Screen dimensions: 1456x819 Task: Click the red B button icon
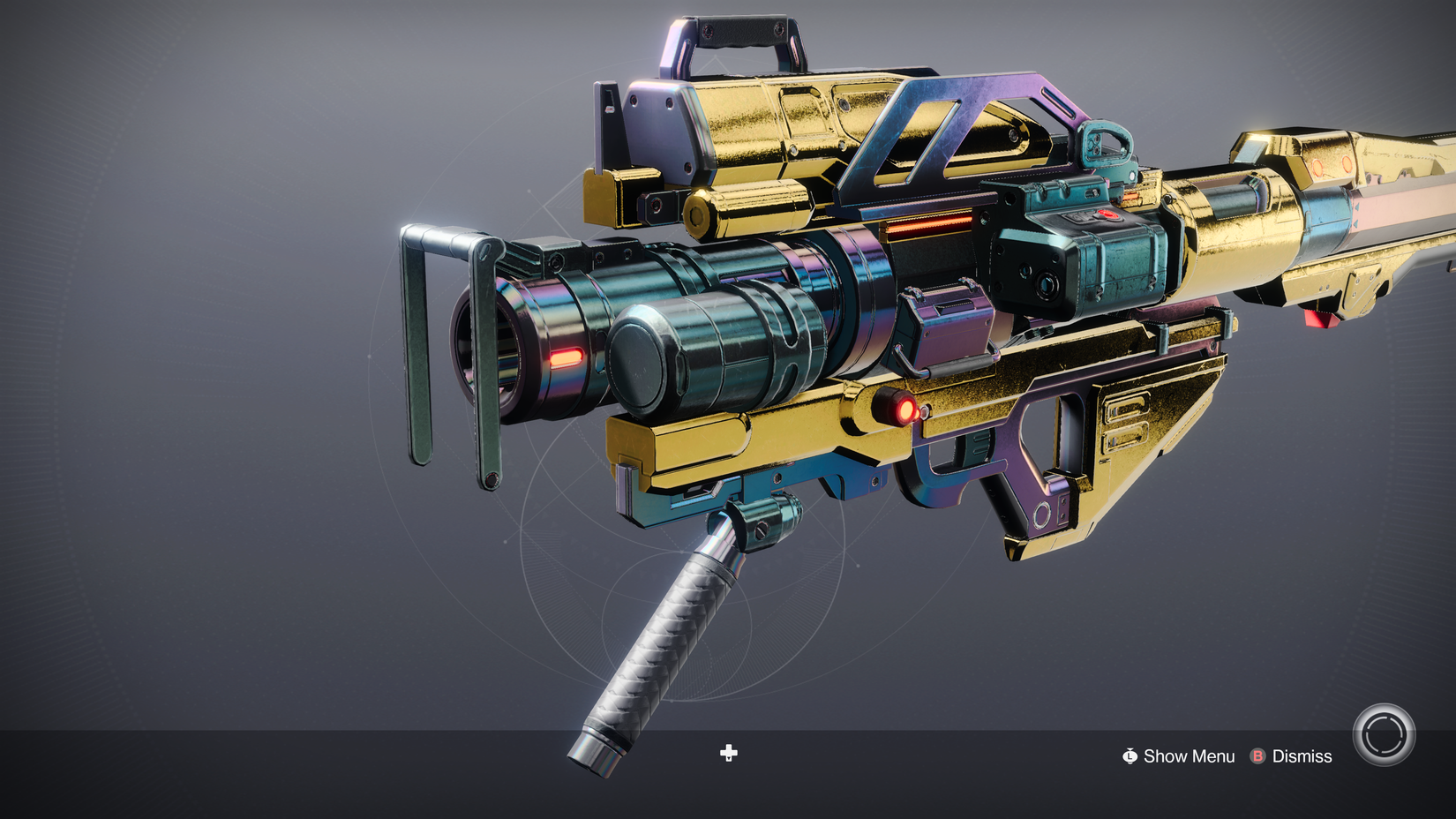coord(1257,756)
